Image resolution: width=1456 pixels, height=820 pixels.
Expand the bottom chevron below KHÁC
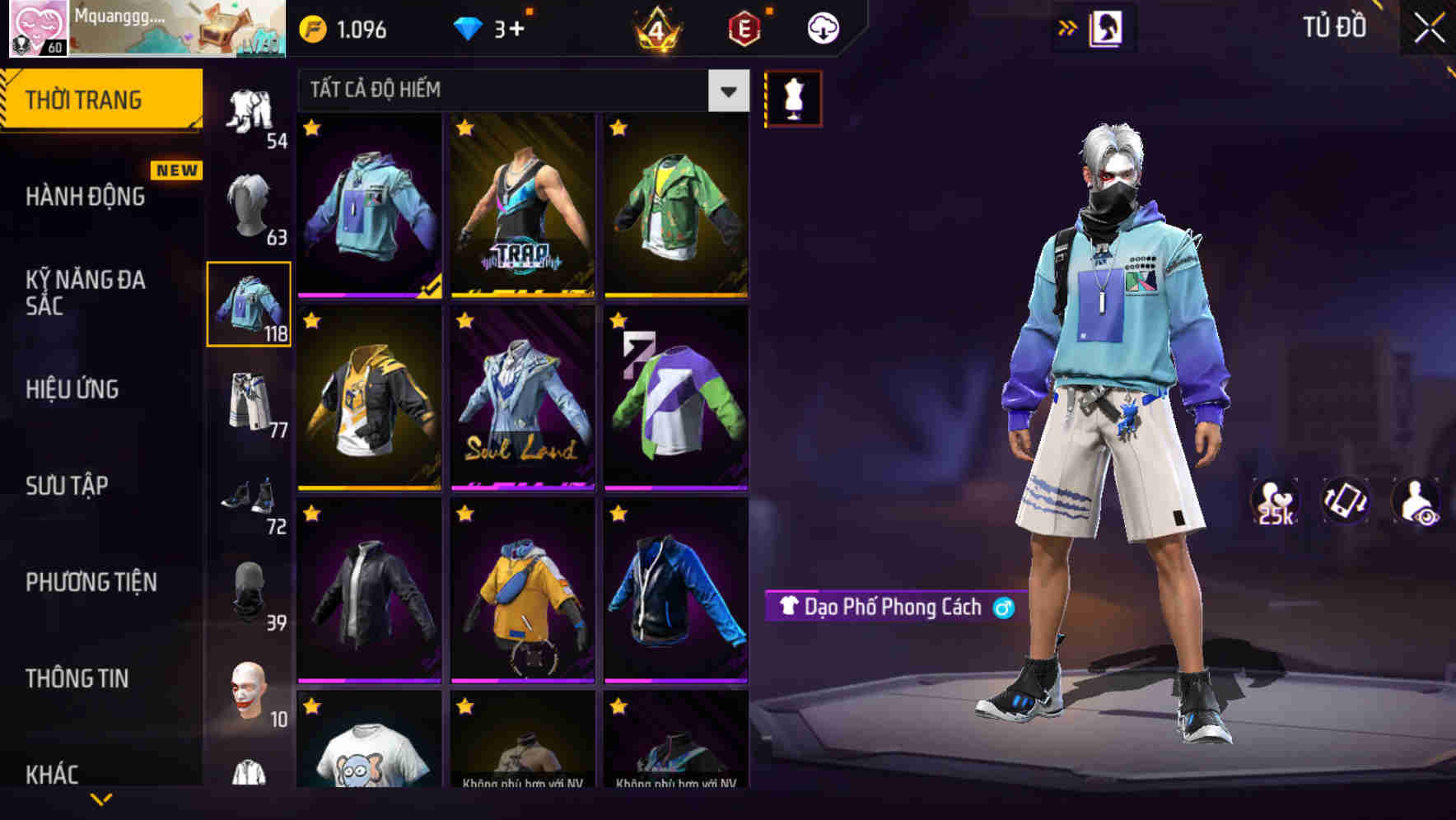pyautogui.click(x=101, y=800)
